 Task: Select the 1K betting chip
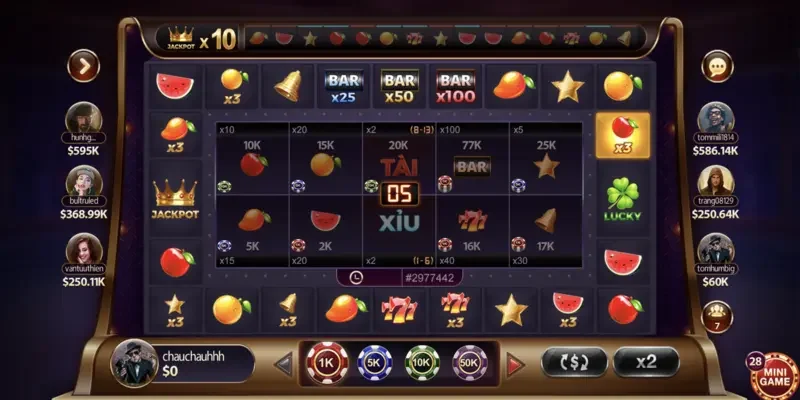pyautogui.click(x=325, y=362)
